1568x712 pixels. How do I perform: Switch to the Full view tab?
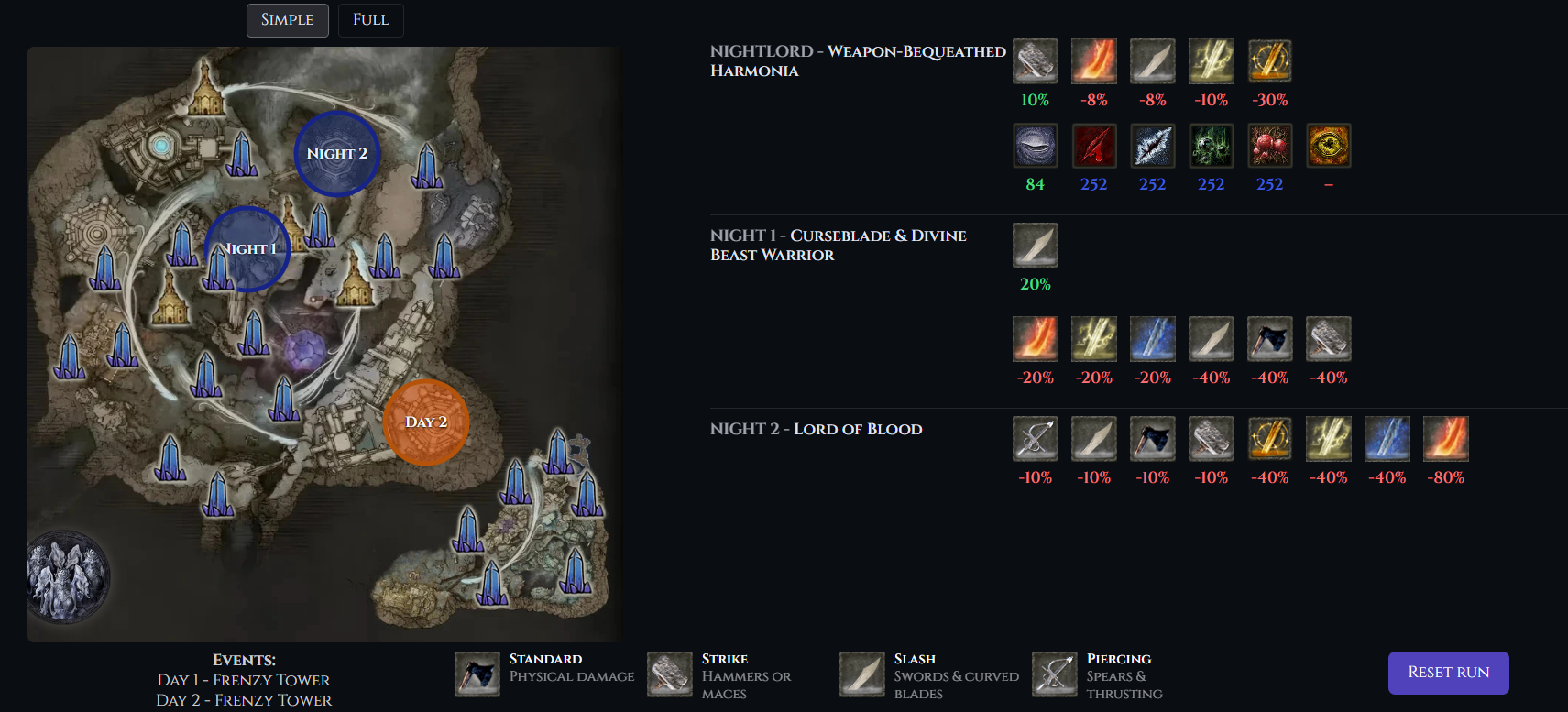click(370, 20)
